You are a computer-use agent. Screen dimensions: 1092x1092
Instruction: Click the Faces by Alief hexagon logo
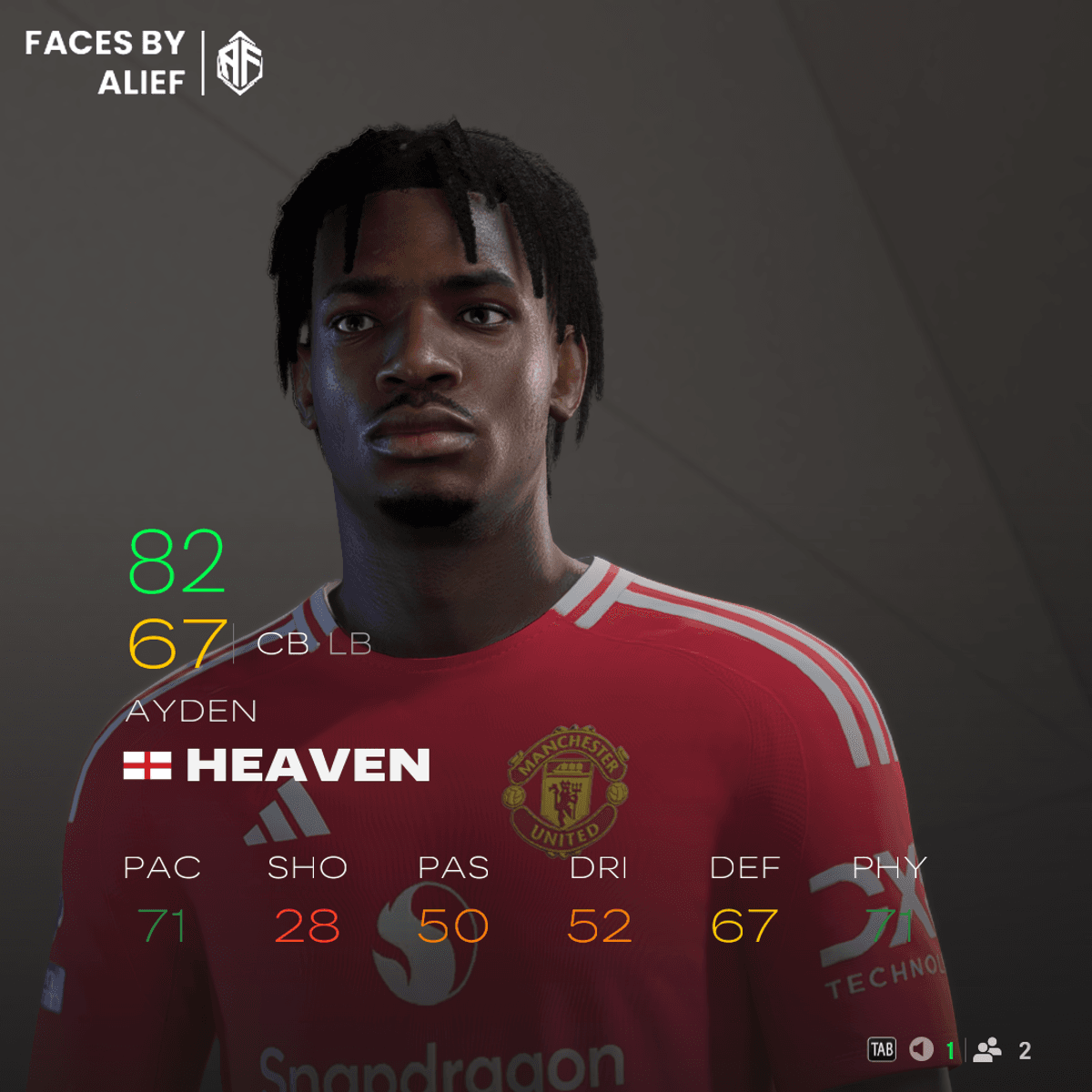click(239, 63)
